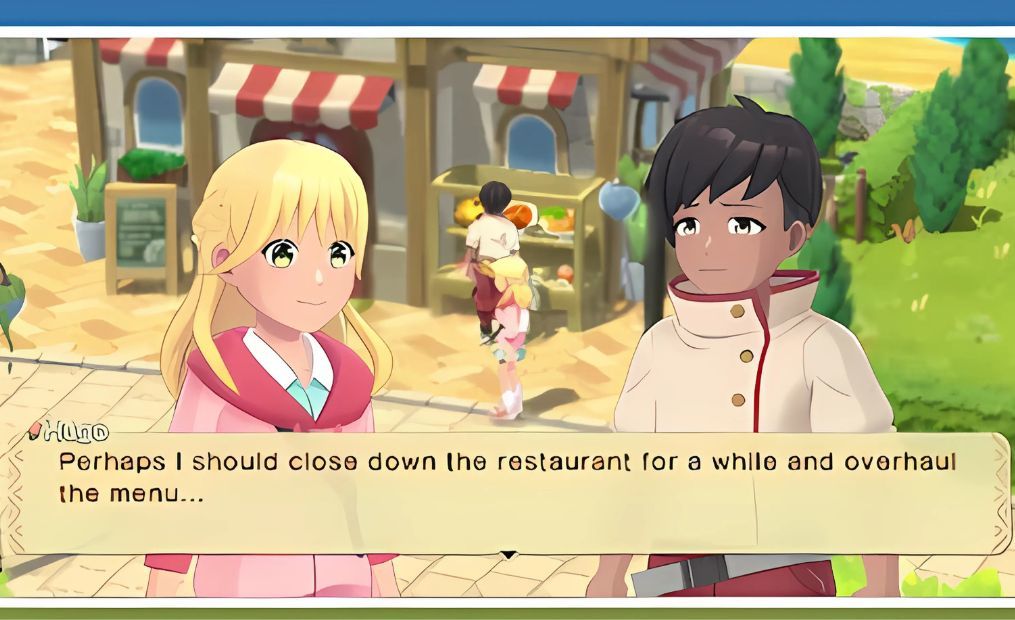The height and width of the screenshot is (620, 1015).
Task: Click the dialogue continue arrow indicator
Action: point(508,554)
